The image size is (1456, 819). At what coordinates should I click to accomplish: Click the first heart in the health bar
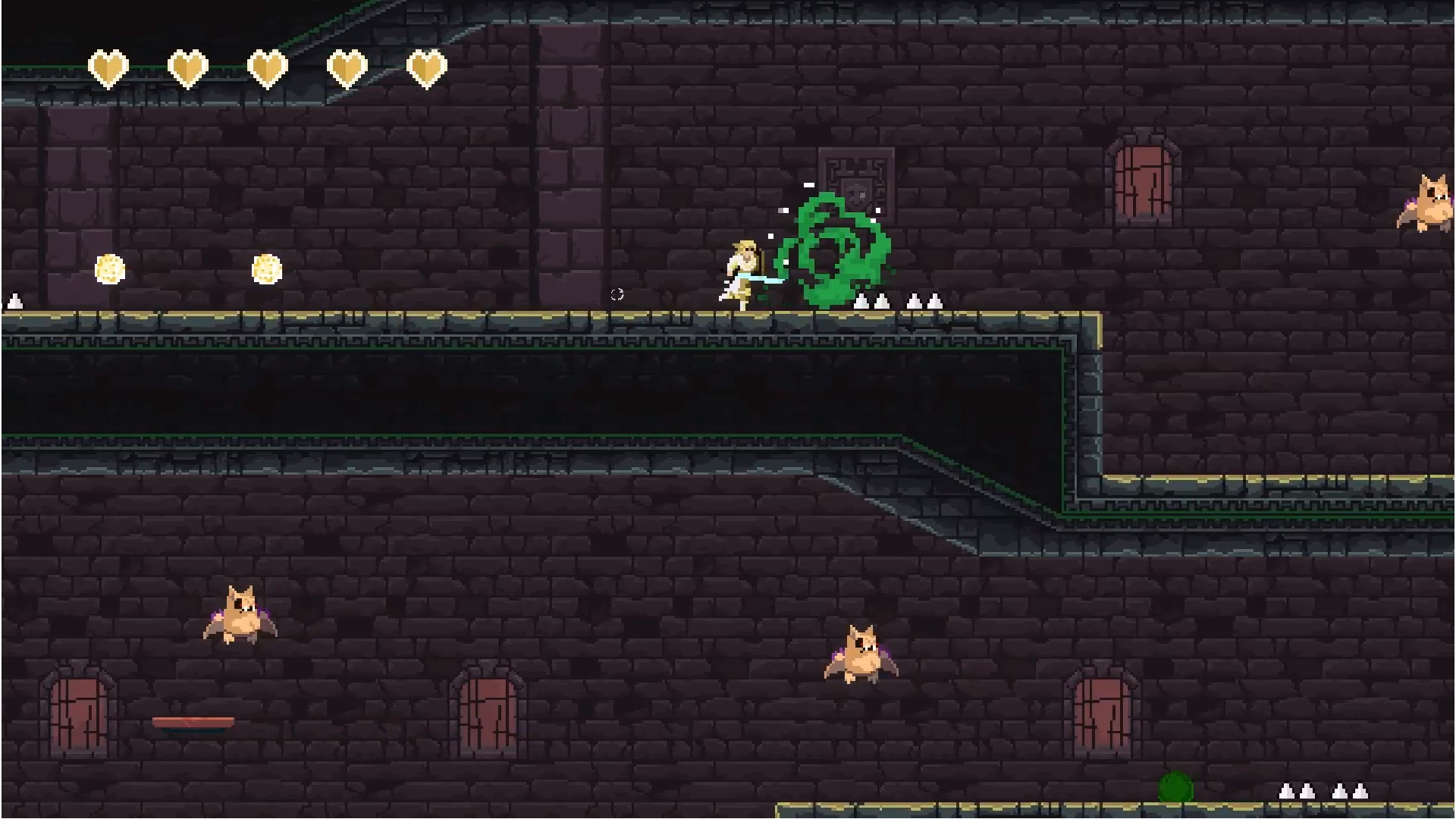click(108, 67)
